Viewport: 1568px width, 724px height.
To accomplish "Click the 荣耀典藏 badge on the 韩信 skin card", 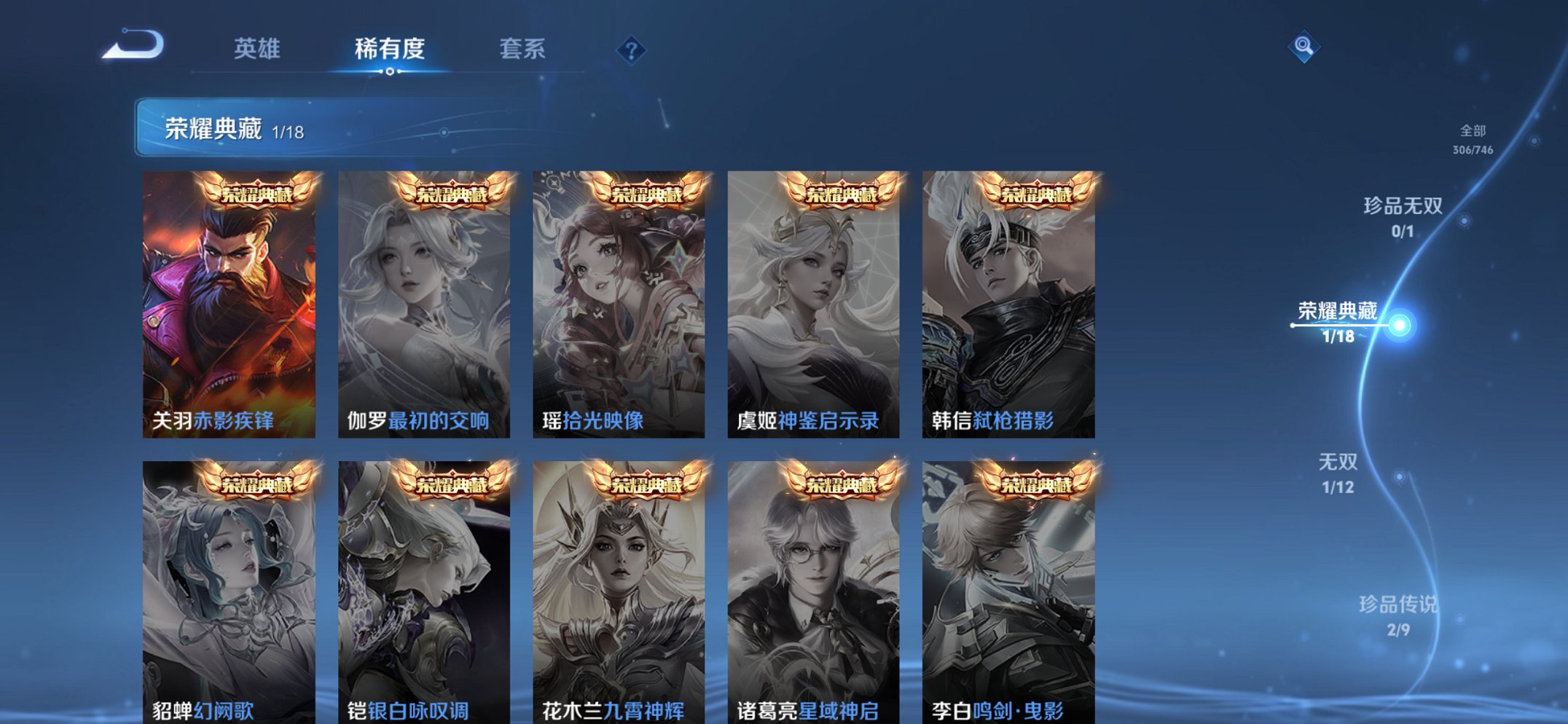I will pyautogui.click(x=1038, y=193).
